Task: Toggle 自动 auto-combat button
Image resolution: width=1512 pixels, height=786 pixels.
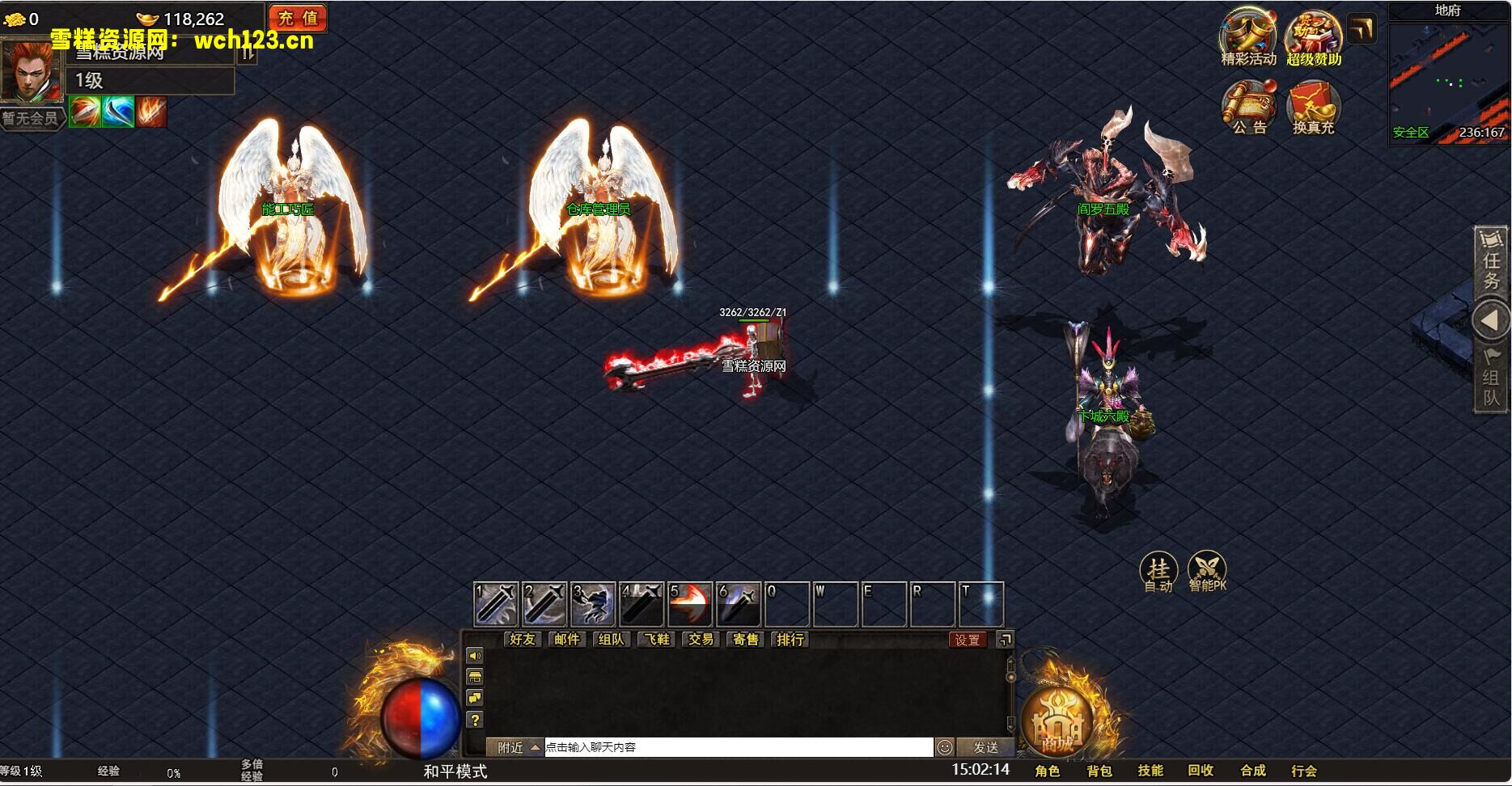Action: click(x=1158, y=573)
